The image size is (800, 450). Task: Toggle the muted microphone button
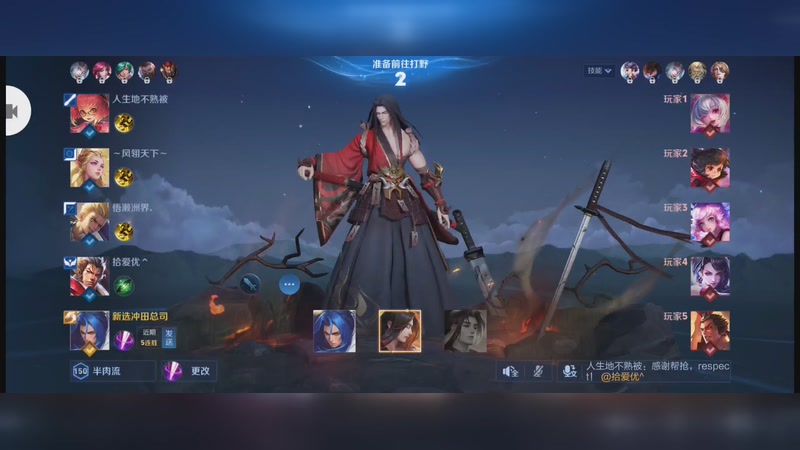tap(537, 371)
